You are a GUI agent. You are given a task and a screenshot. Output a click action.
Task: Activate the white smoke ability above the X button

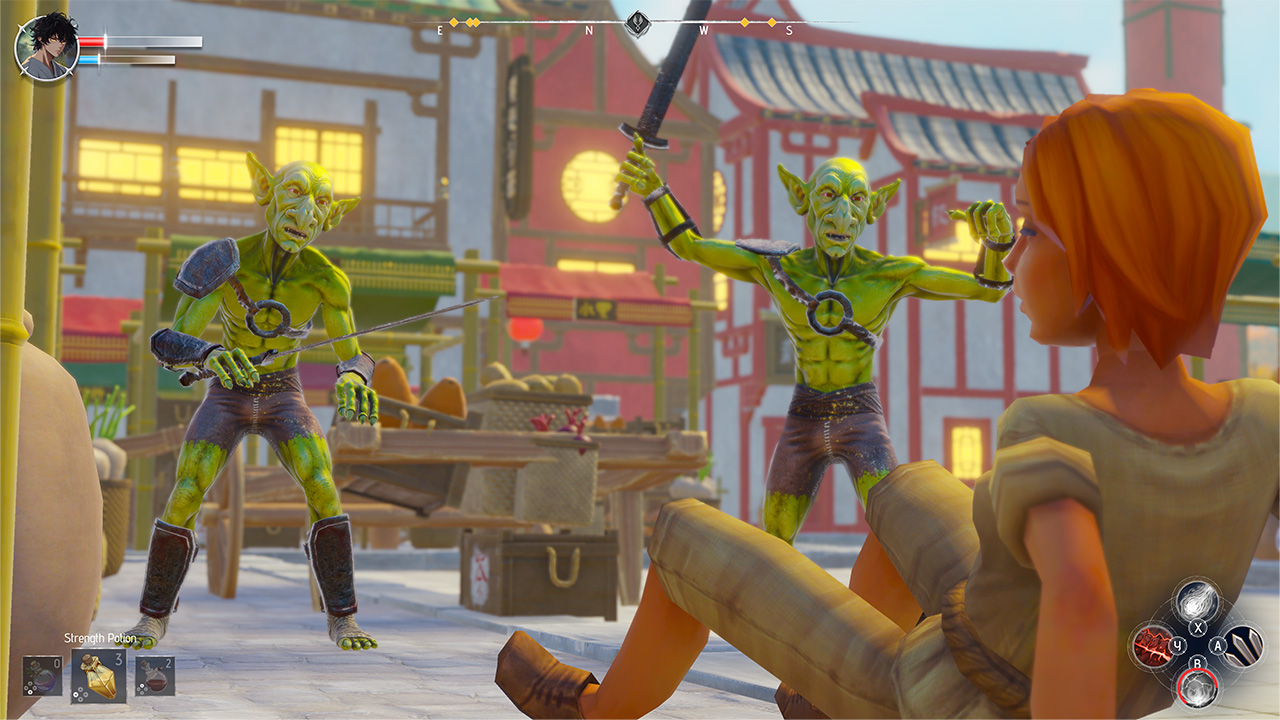1197,602
